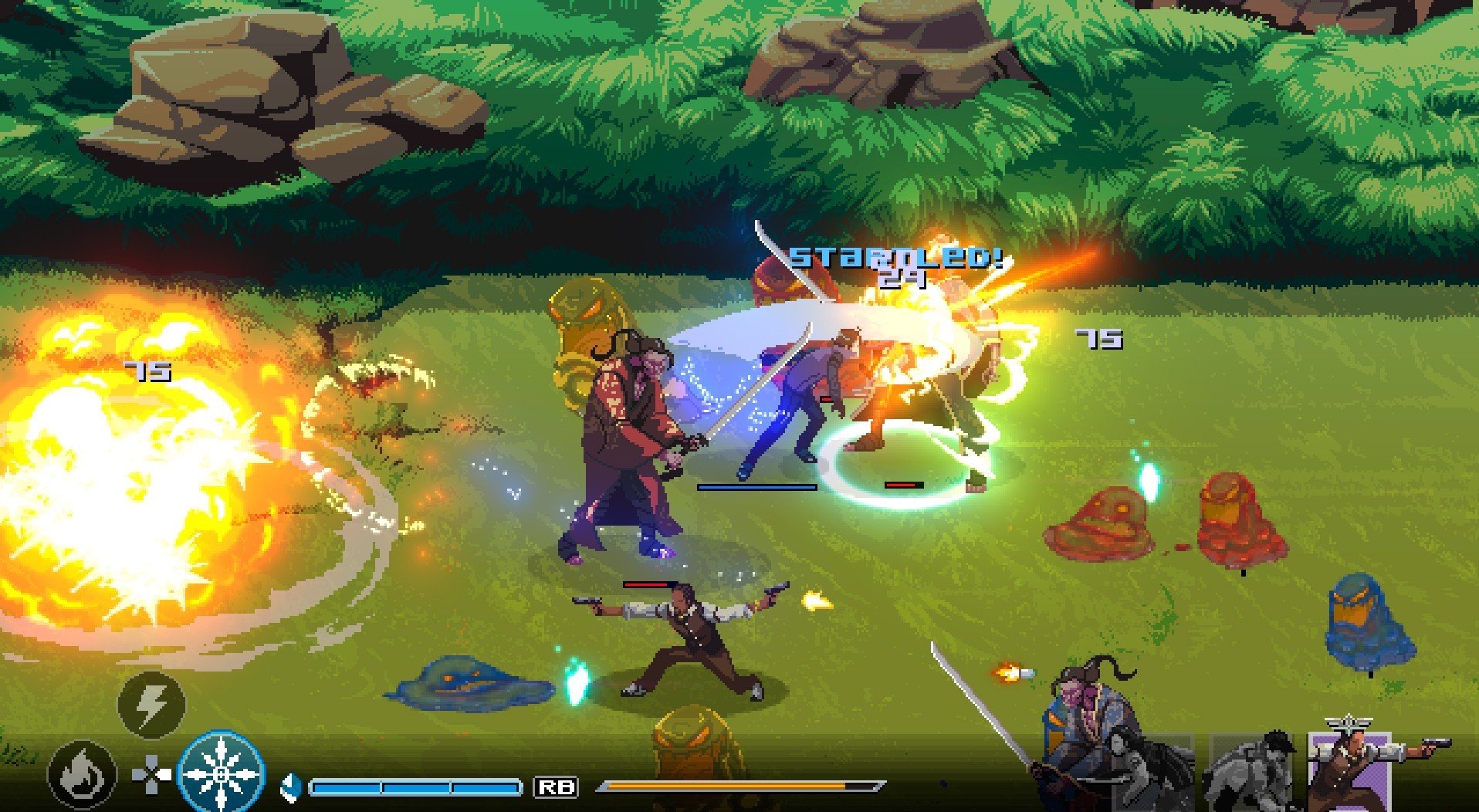The height and width of the screenshot is (812, 1479).
Task: Click the STARTLED! status banner
Action: pos(895,259)
